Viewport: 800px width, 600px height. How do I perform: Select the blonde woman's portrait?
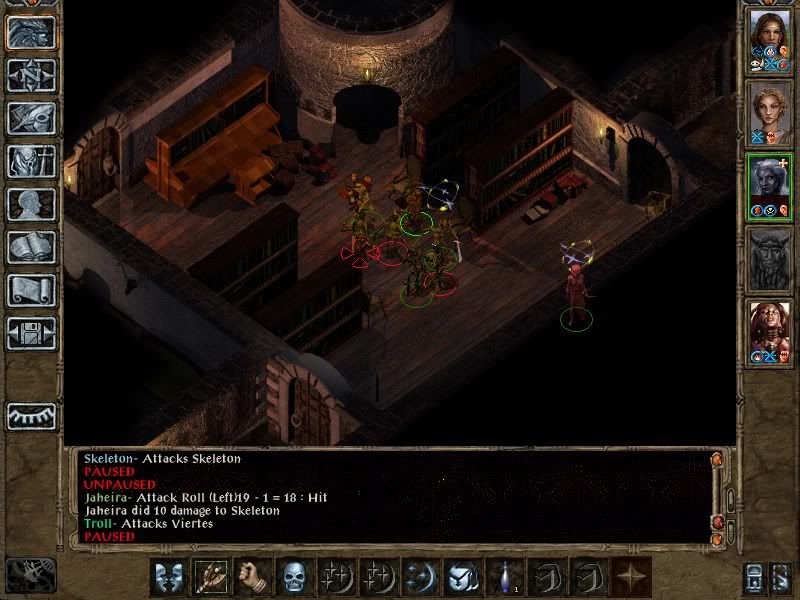click(x=769, y=110)
